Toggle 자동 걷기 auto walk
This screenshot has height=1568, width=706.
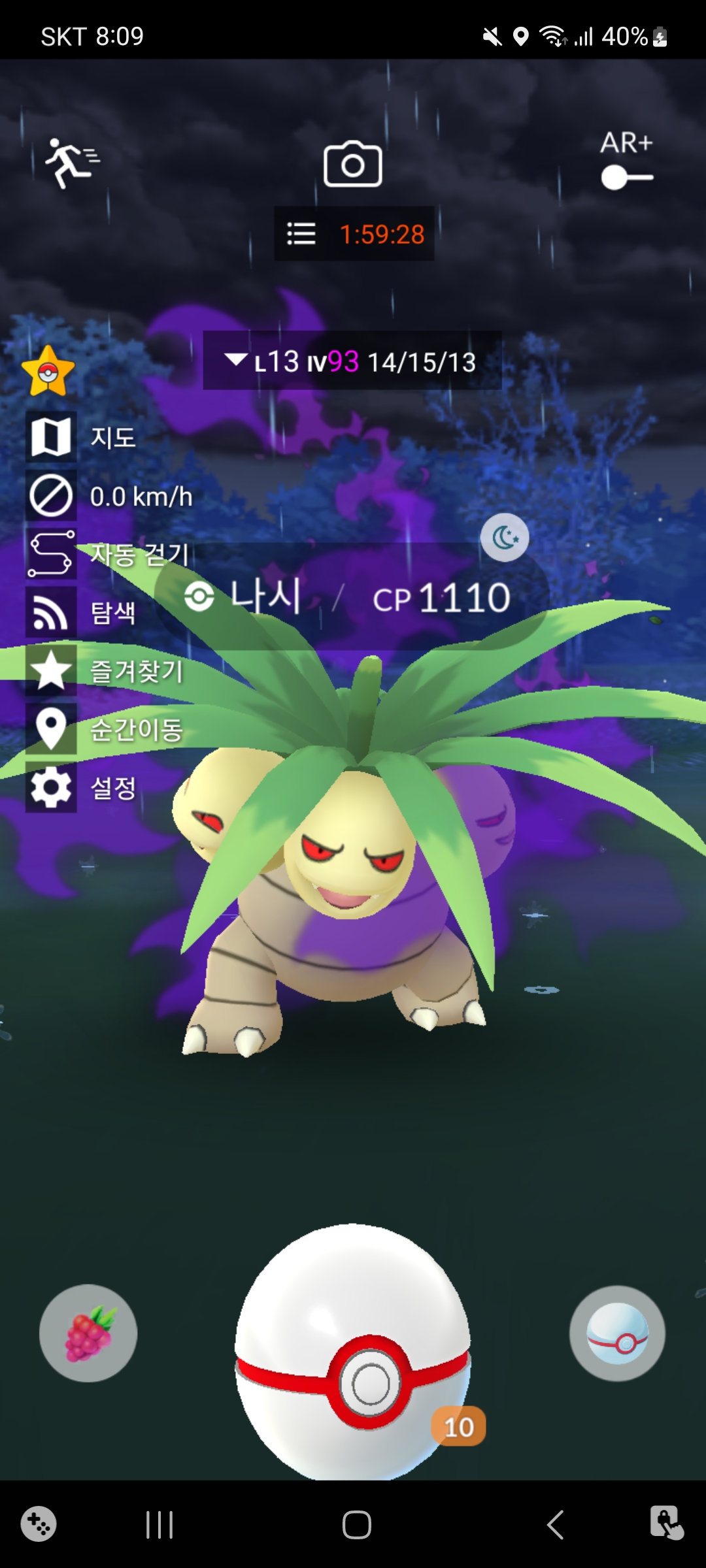pos(51,554)
